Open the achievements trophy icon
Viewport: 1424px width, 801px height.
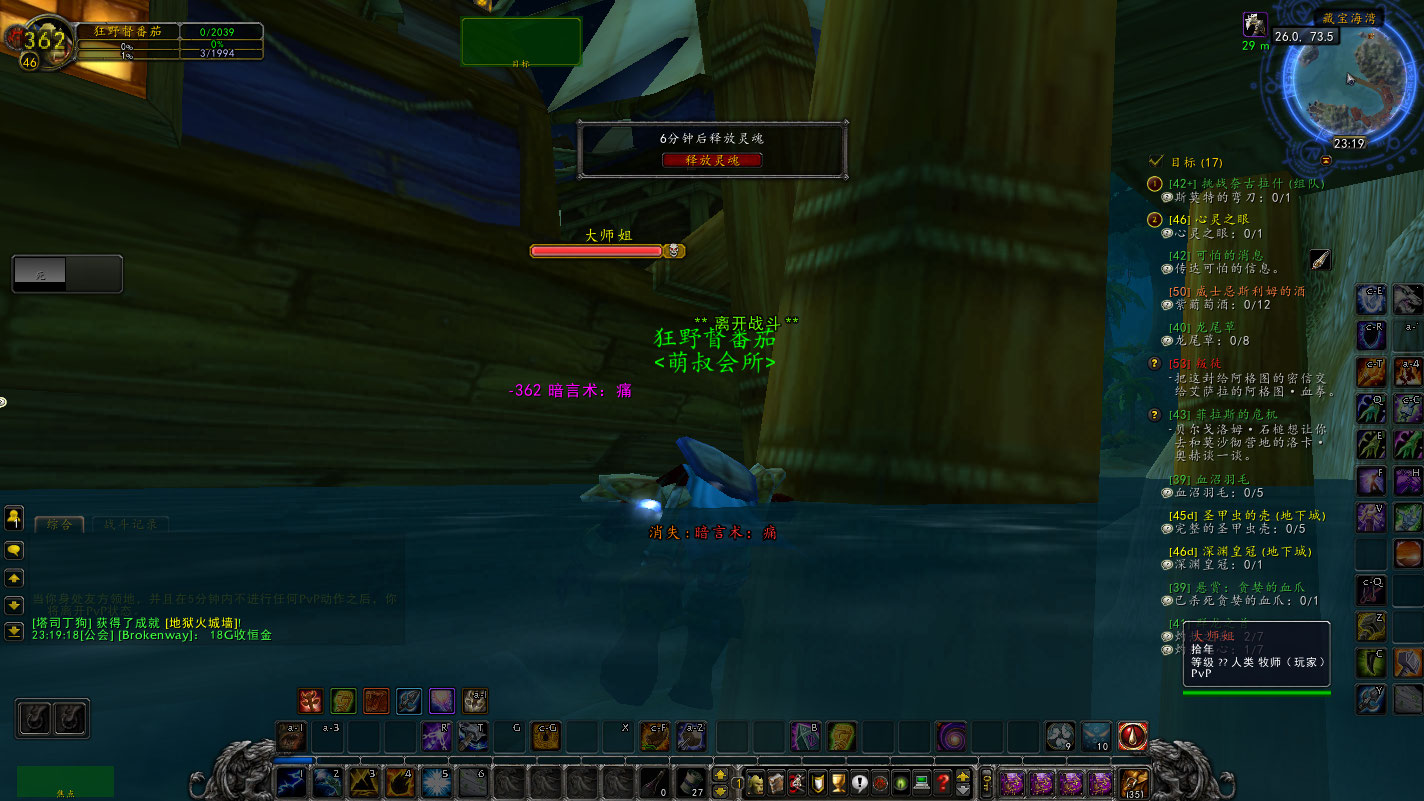tap(838, 783)
